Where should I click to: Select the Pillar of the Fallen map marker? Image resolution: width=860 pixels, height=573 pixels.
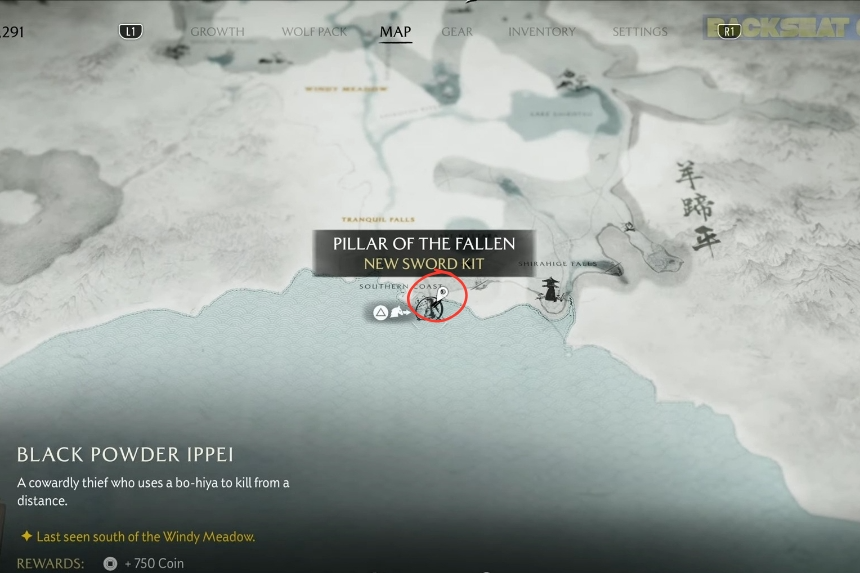coord(437,297)
